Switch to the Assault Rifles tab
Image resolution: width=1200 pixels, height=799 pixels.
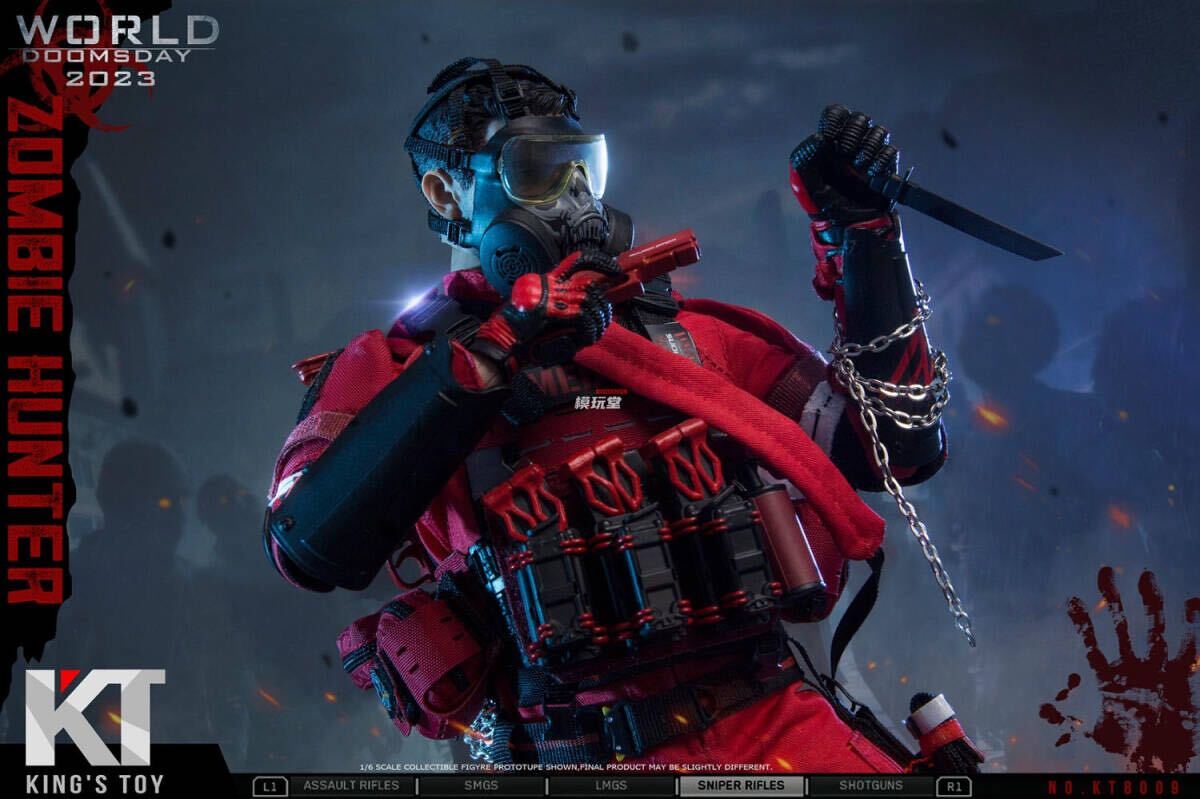(351, 786)
